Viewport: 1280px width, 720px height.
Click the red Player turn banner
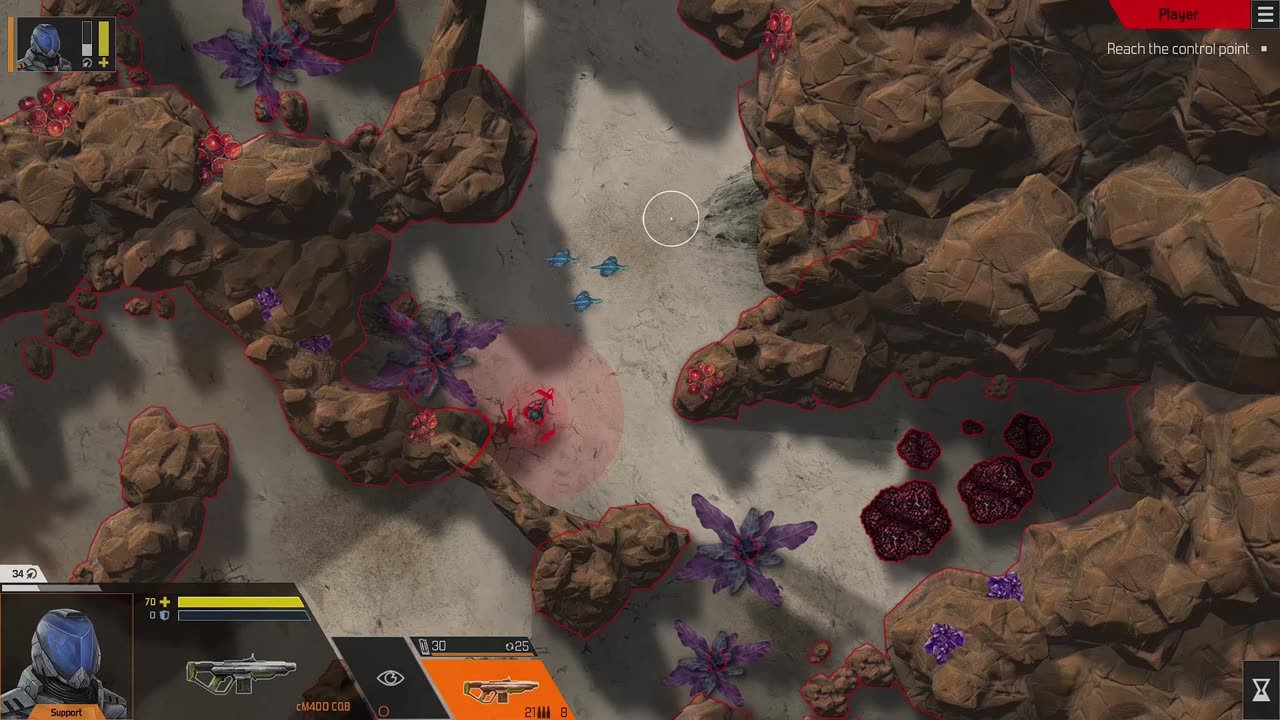[1177, 14]
